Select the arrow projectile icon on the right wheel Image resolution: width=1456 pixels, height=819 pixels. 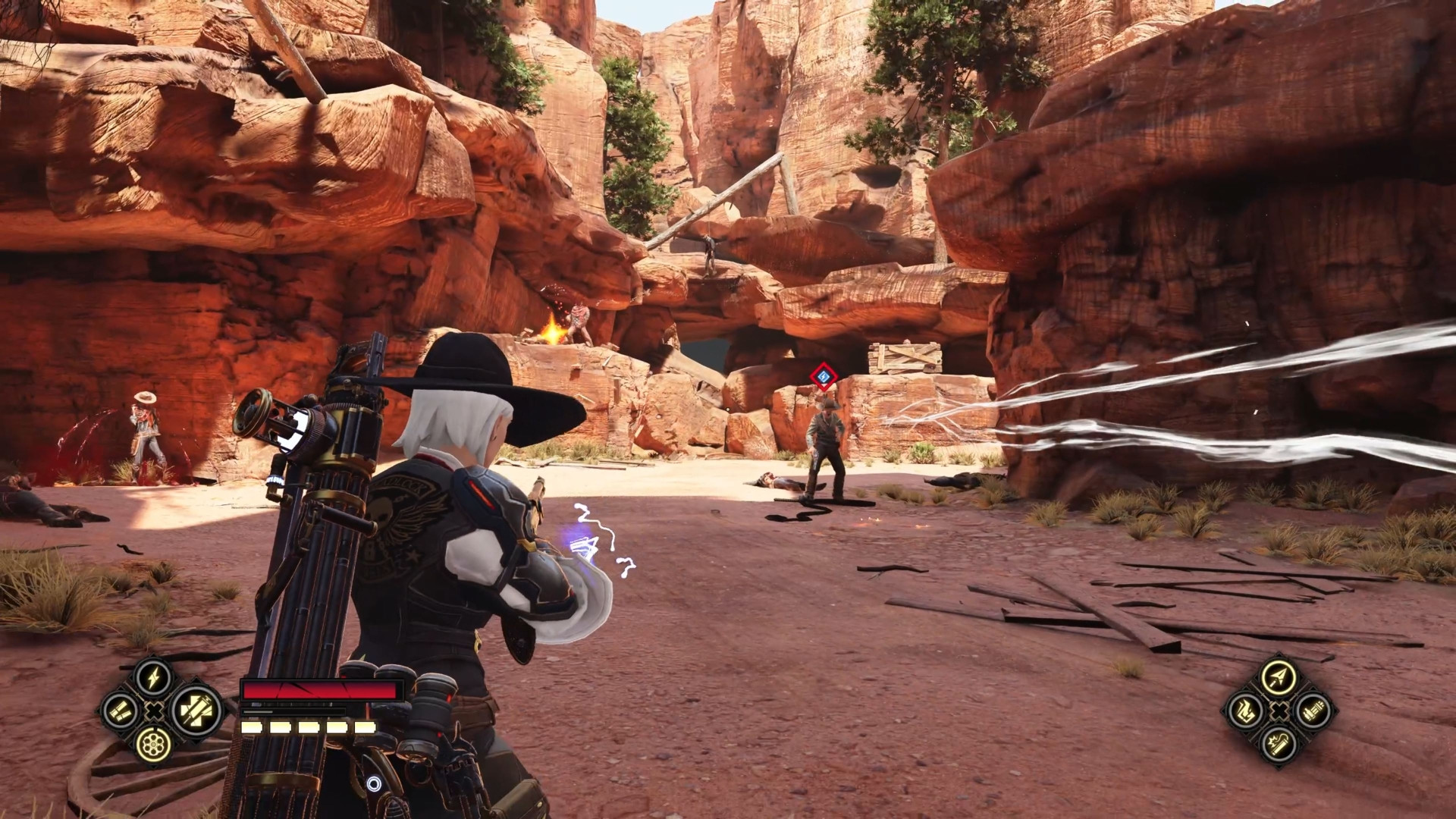click(x=1279, y=677)
